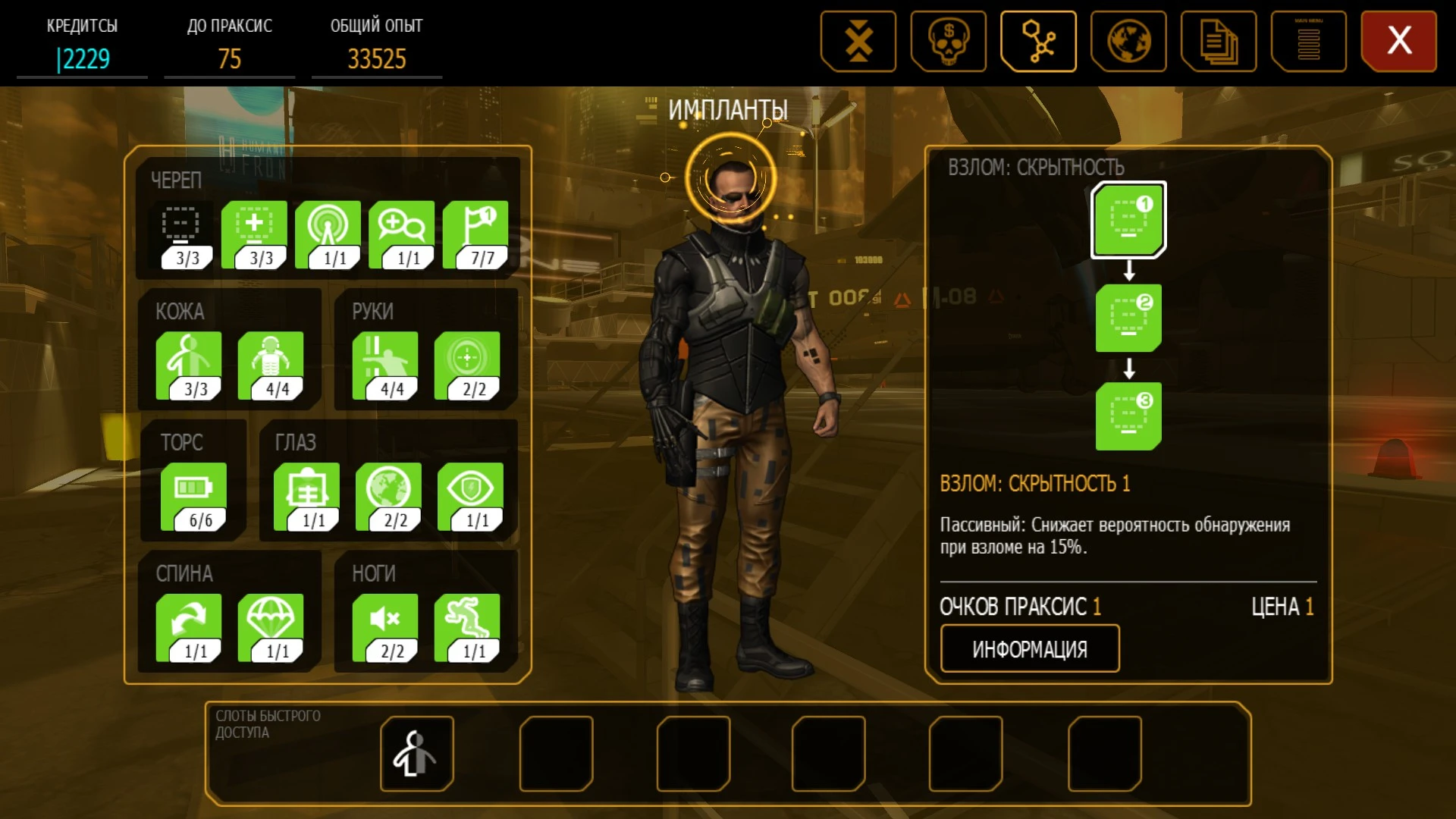1456x819 pixels.
Task: Open the black market skull icon
Action: coord(948,41)
